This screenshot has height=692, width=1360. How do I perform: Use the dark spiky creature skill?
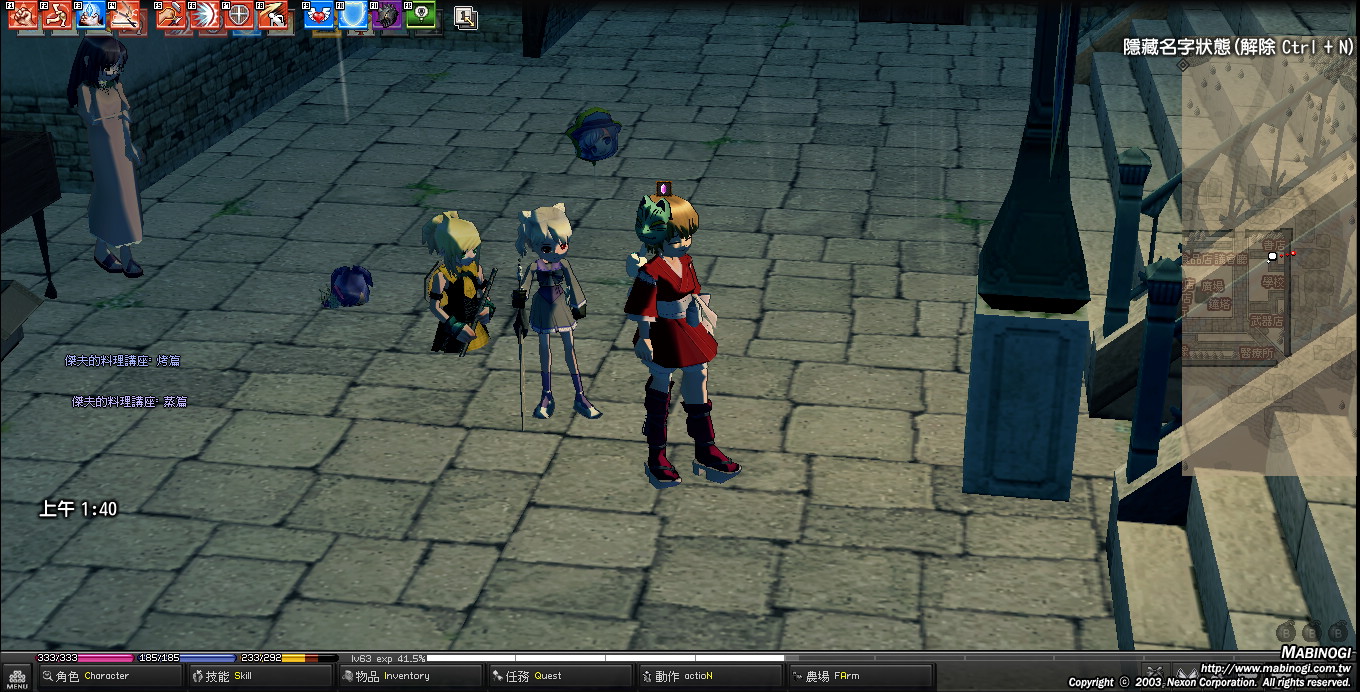point(387,15)
